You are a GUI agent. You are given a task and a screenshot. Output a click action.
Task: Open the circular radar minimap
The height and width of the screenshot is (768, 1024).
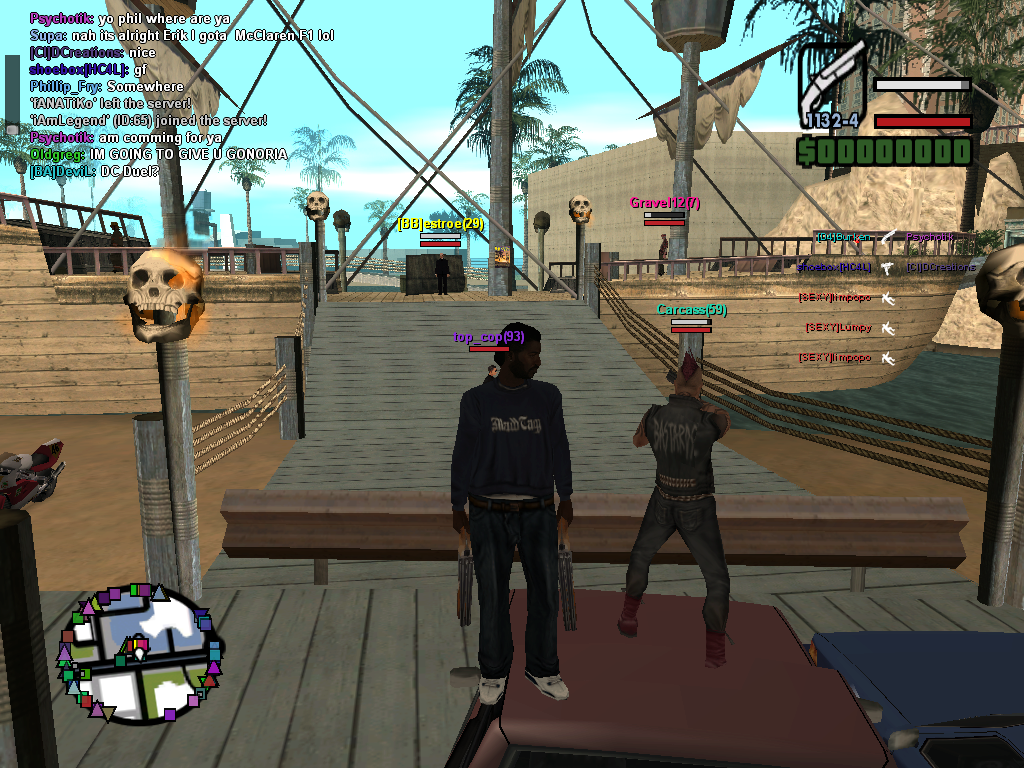pyautogui.click(x=140, y=652)
